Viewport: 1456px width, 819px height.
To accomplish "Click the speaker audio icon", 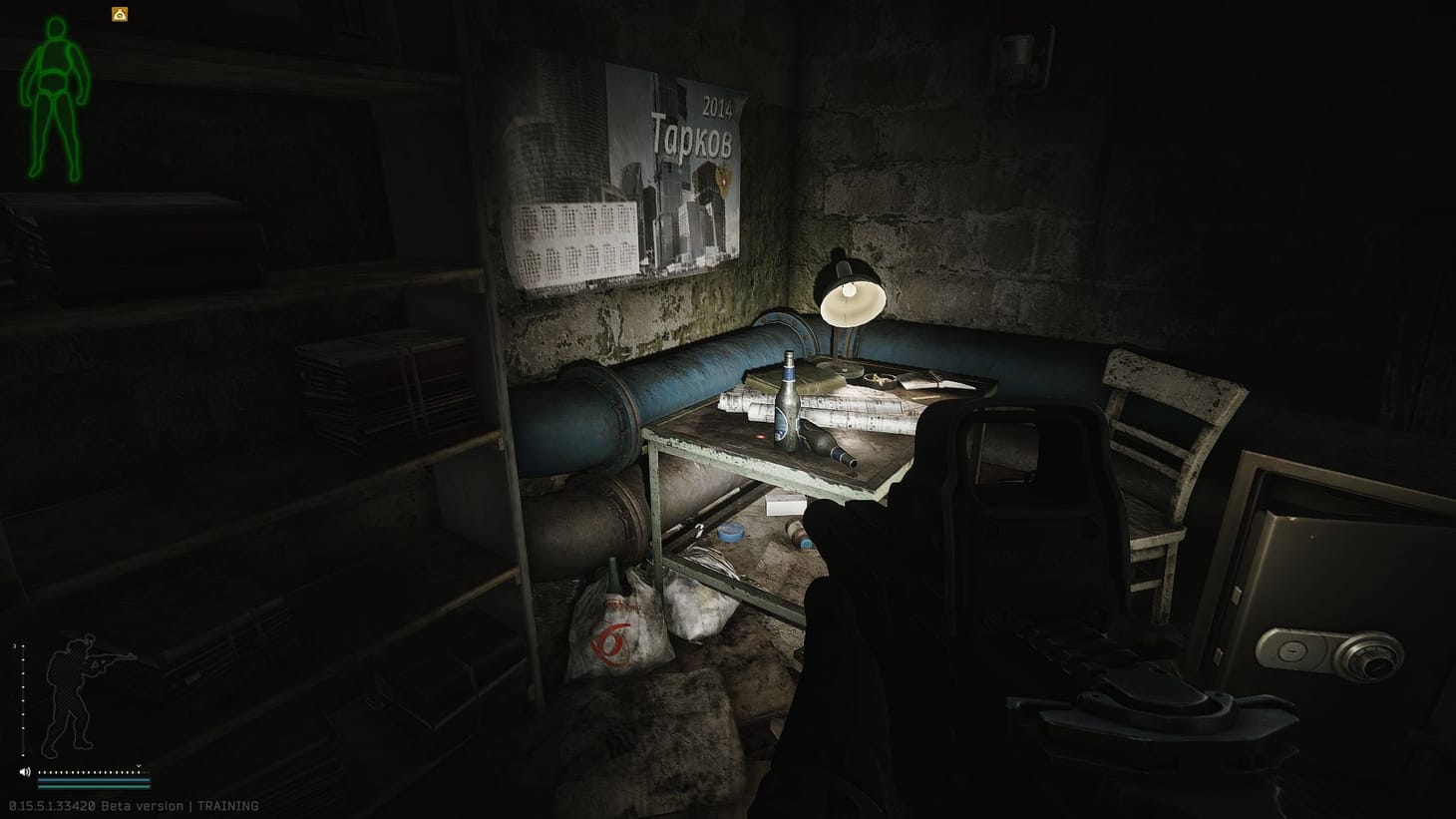I will coord(25,772).
